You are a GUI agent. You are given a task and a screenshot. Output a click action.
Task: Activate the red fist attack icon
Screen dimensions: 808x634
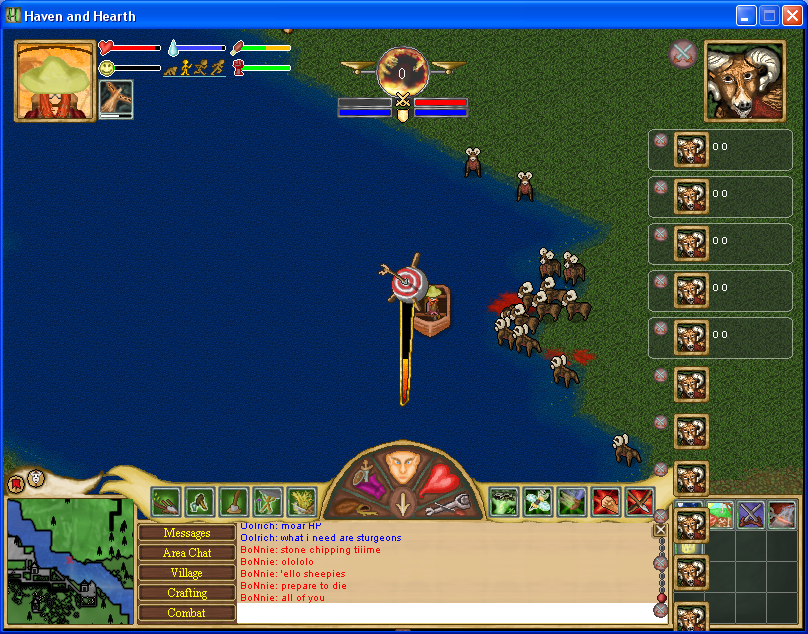point(606,501)
